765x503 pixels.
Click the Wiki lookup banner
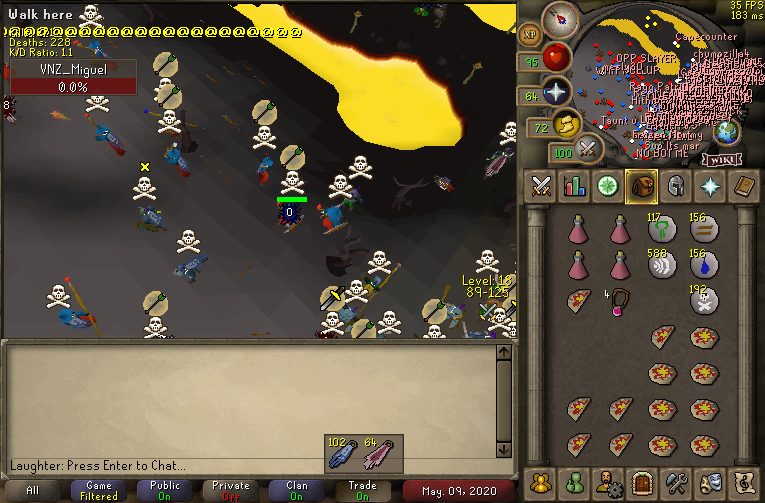pyautogui.click(x=720, y=159)
